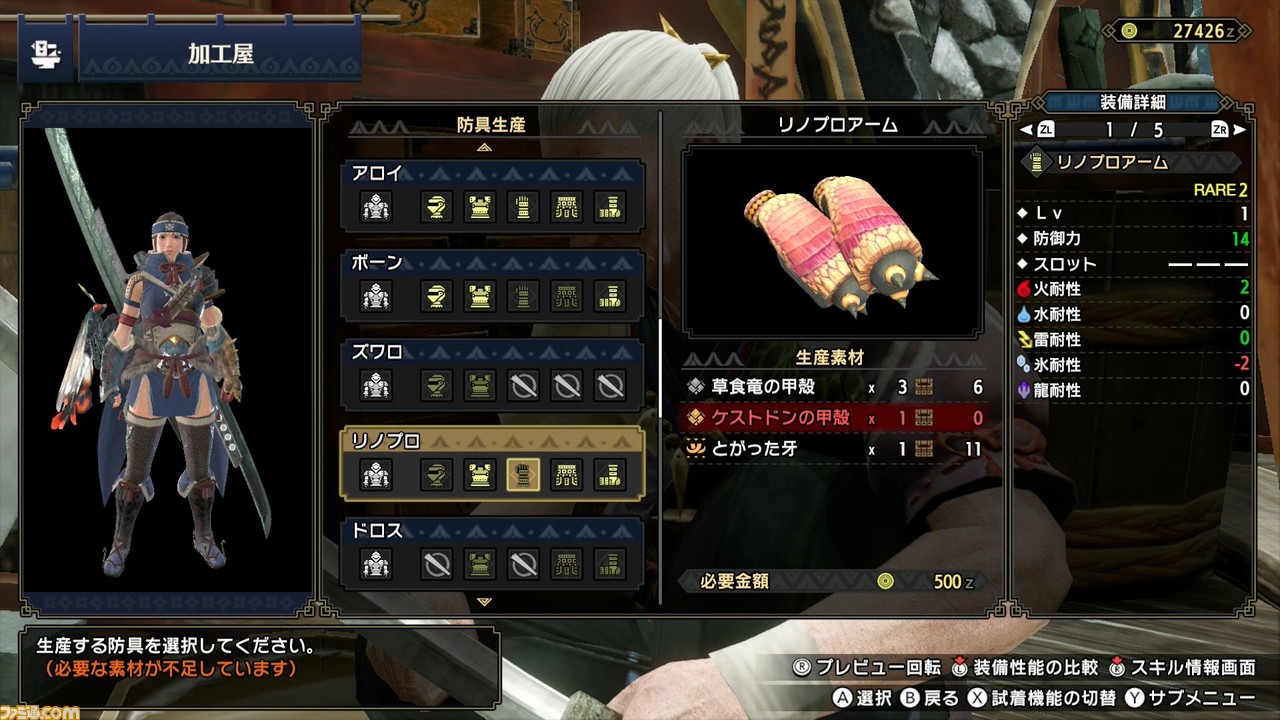Pick the アロイ leg armor icon
Image resolution: width=1280 pixels, height=720 pixels.
click(610, 207)
